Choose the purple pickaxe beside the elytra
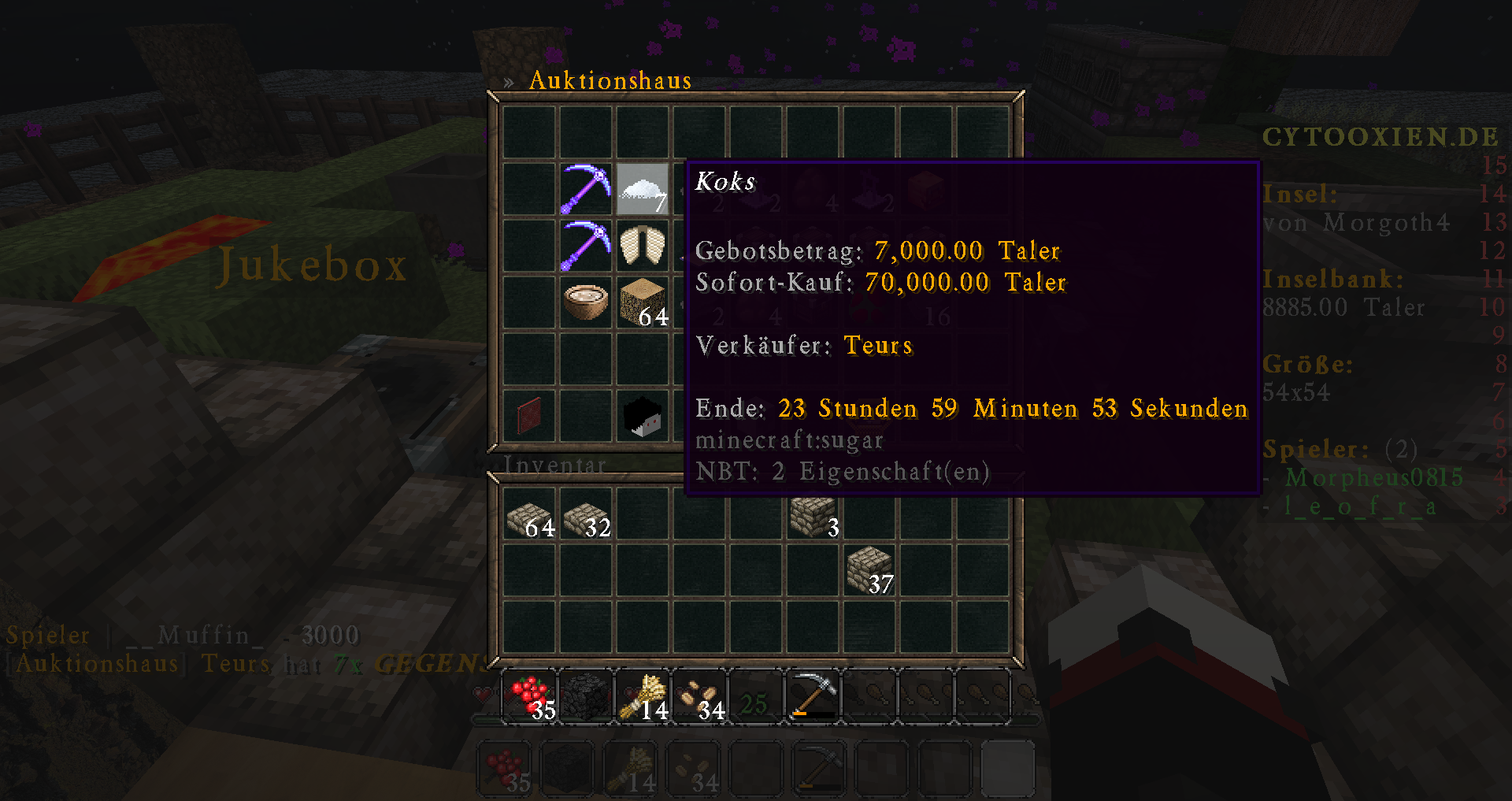This screenshot has width=1512, height=801. point(585,246)
